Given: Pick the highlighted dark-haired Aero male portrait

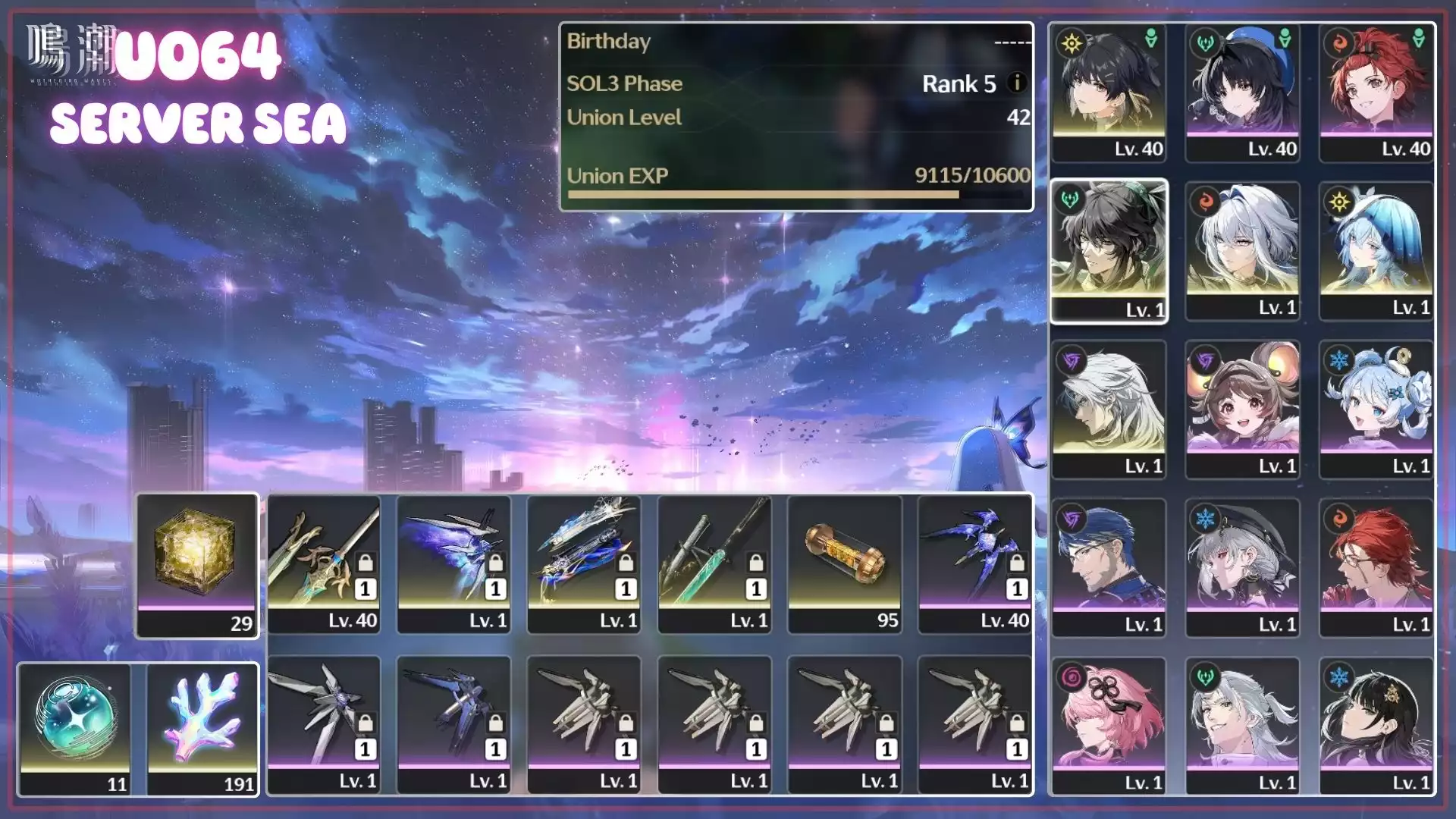Looking at the screenshot, I should (1109, 251).
